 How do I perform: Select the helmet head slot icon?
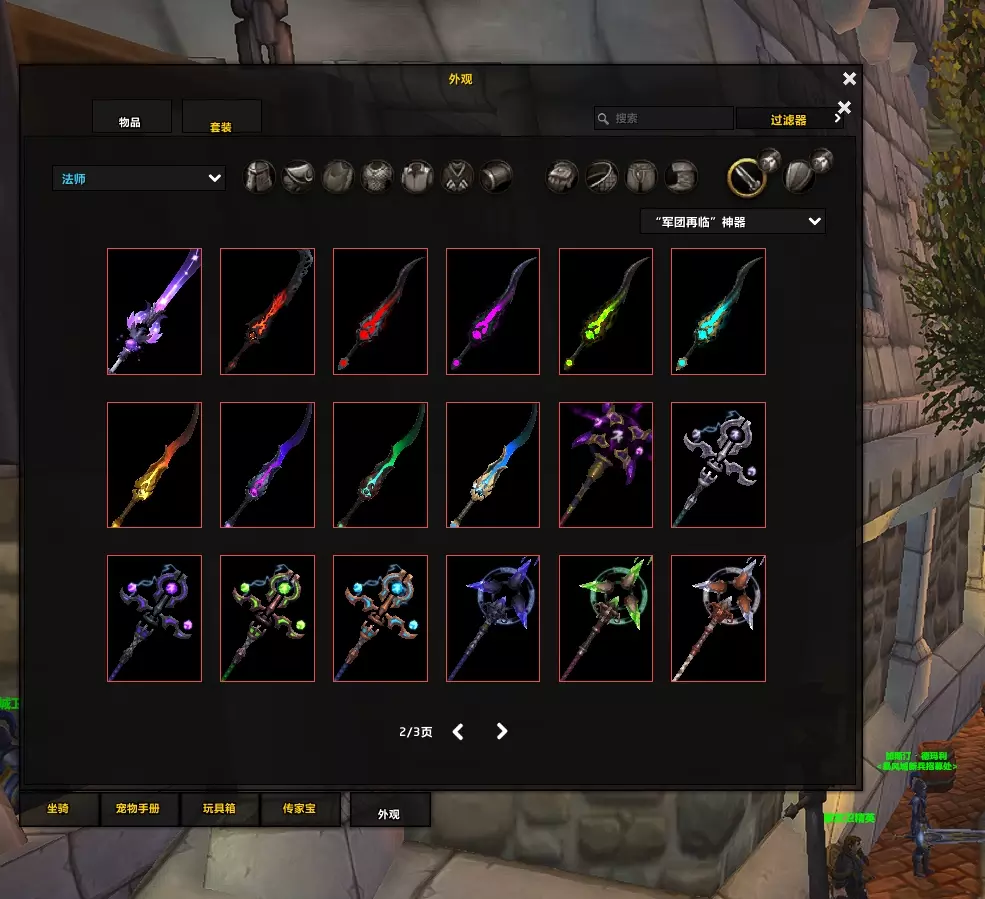(x=260, y=177)
